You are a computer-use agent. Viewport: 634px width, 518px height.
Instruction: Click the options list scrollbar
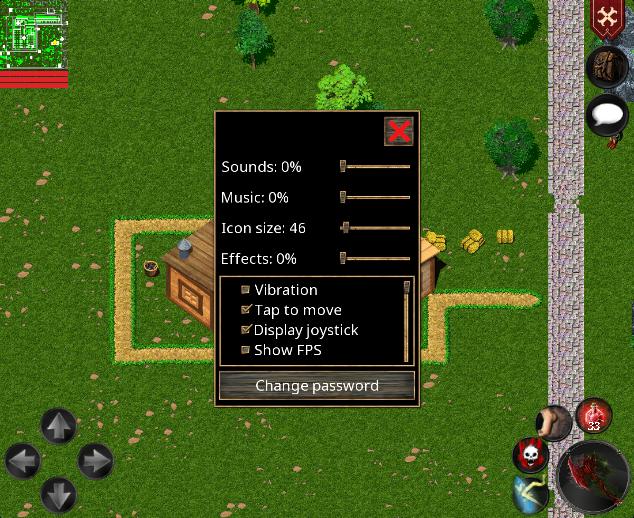[x=407, y=320]
